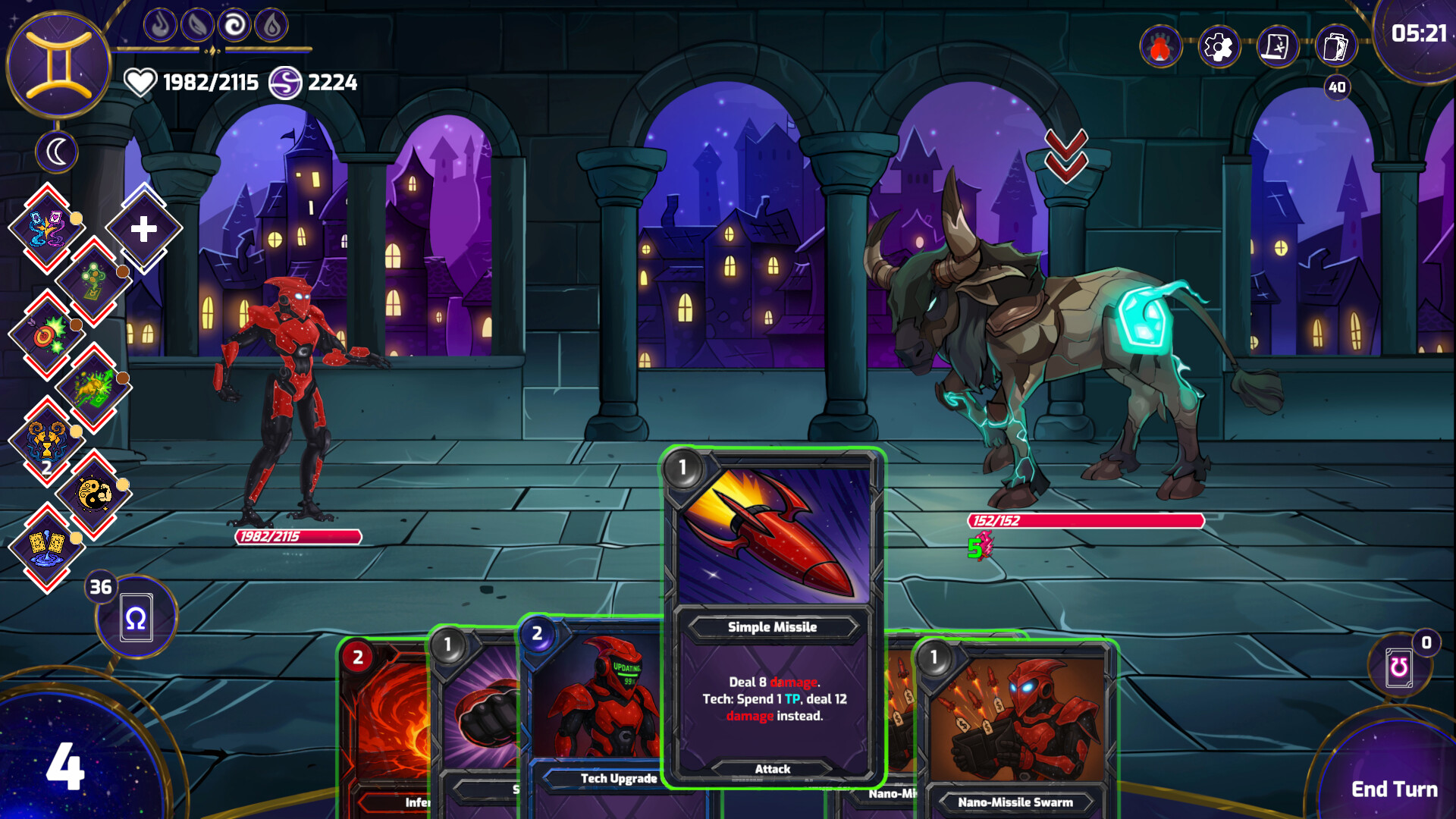Inspect the yin-yang relic
1456x819 pixels.
click(x=95, y=494)
